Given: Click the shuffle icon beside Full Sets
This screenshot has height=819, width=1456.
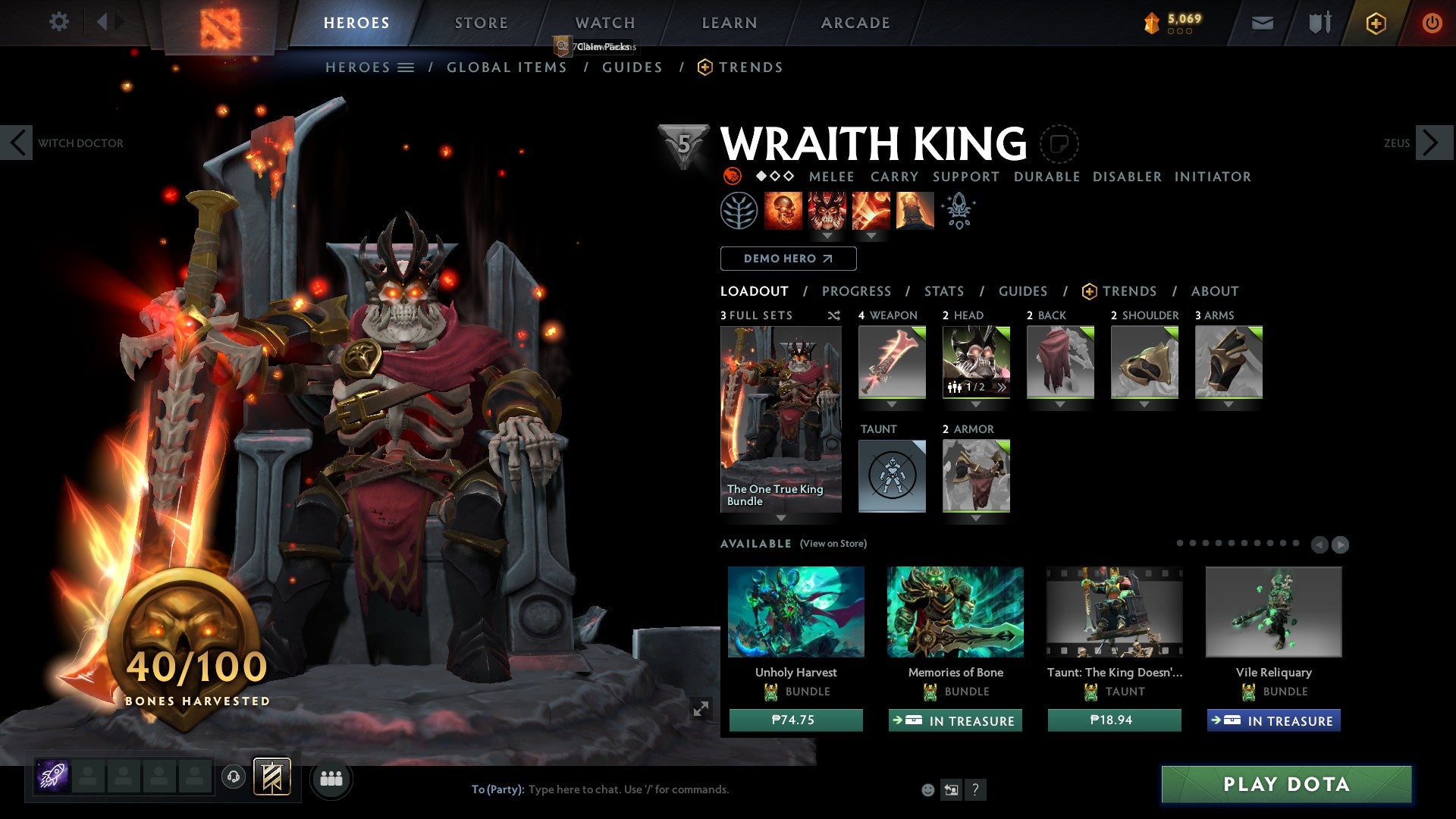Looking at the screenshot, I should (x=834, y=315).
